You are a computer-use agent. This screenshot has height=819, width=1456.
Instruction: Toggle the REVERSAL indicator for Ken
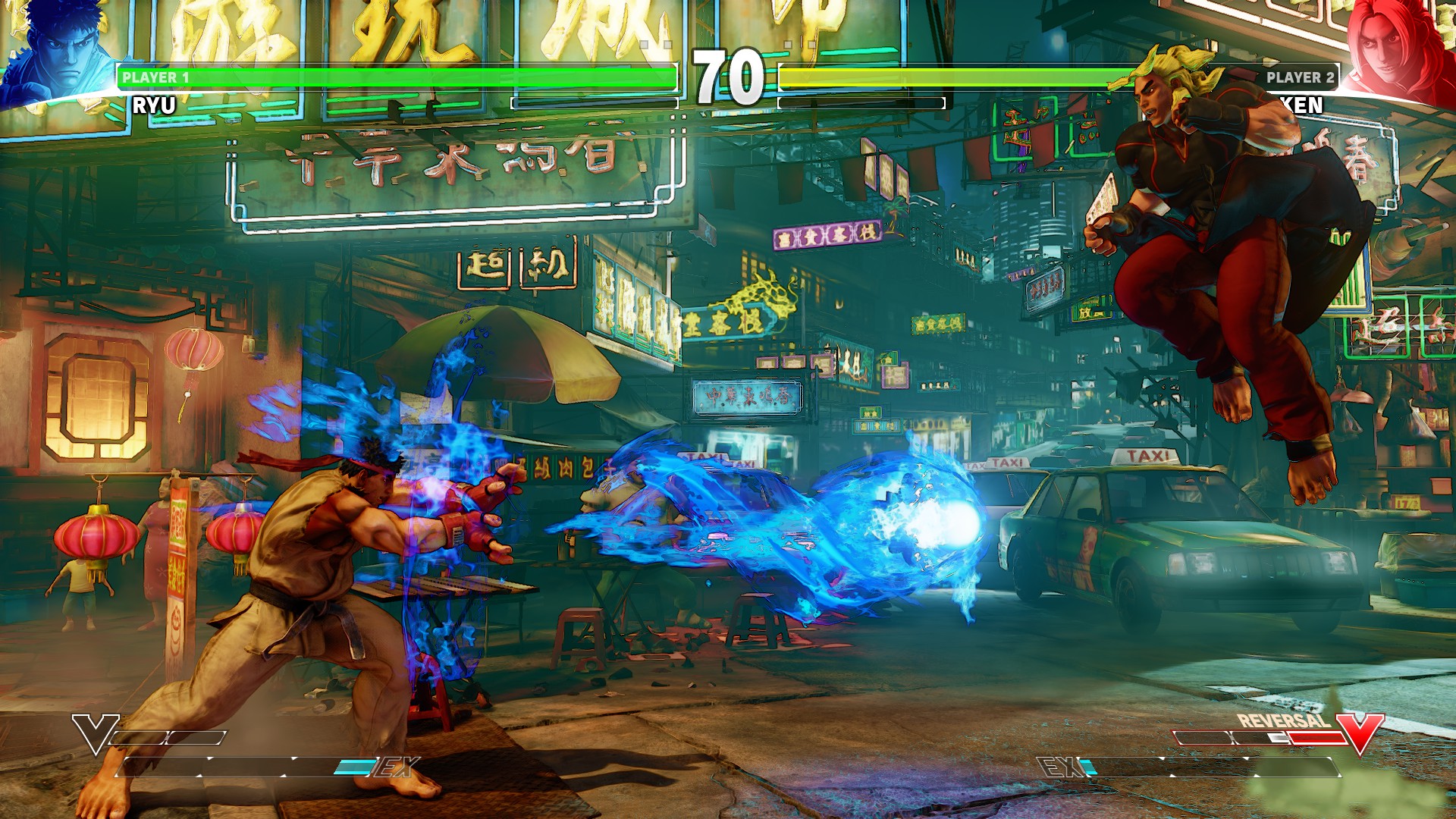point(1283,720)
